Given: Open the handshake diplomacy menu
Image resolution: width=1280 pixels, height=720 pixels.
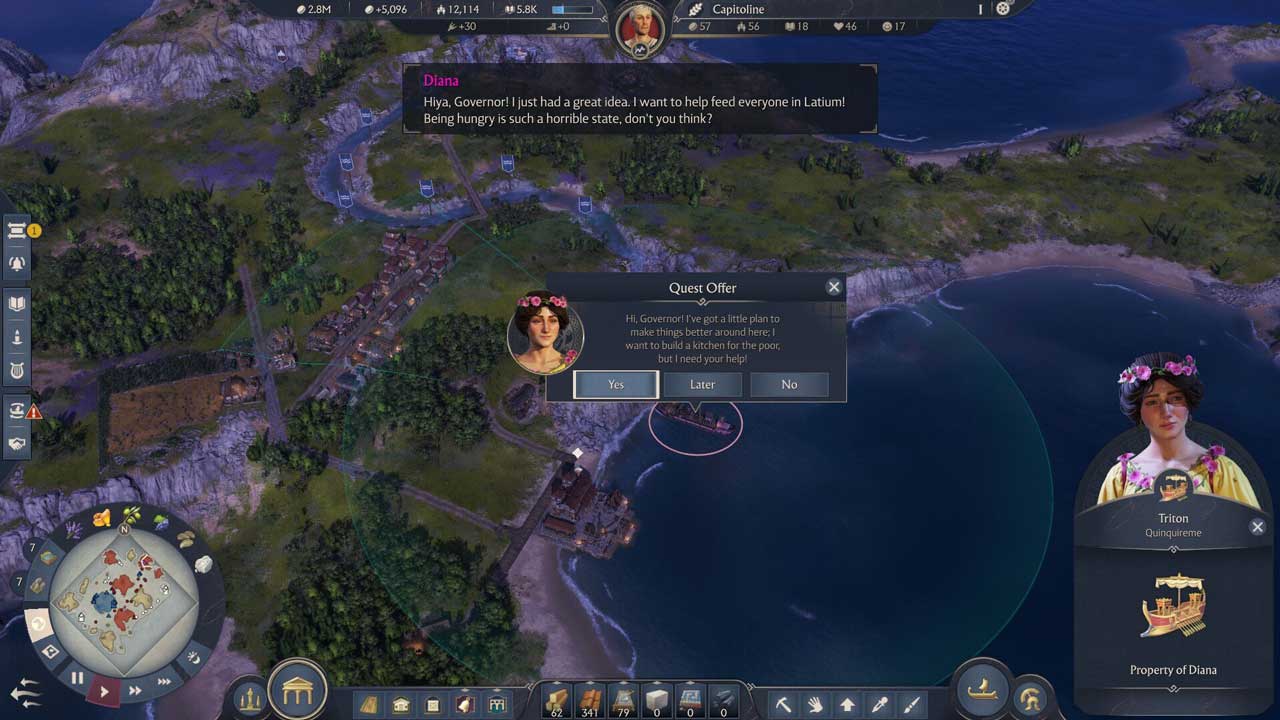Looking at the screenshot, I should tap(17, 443).
